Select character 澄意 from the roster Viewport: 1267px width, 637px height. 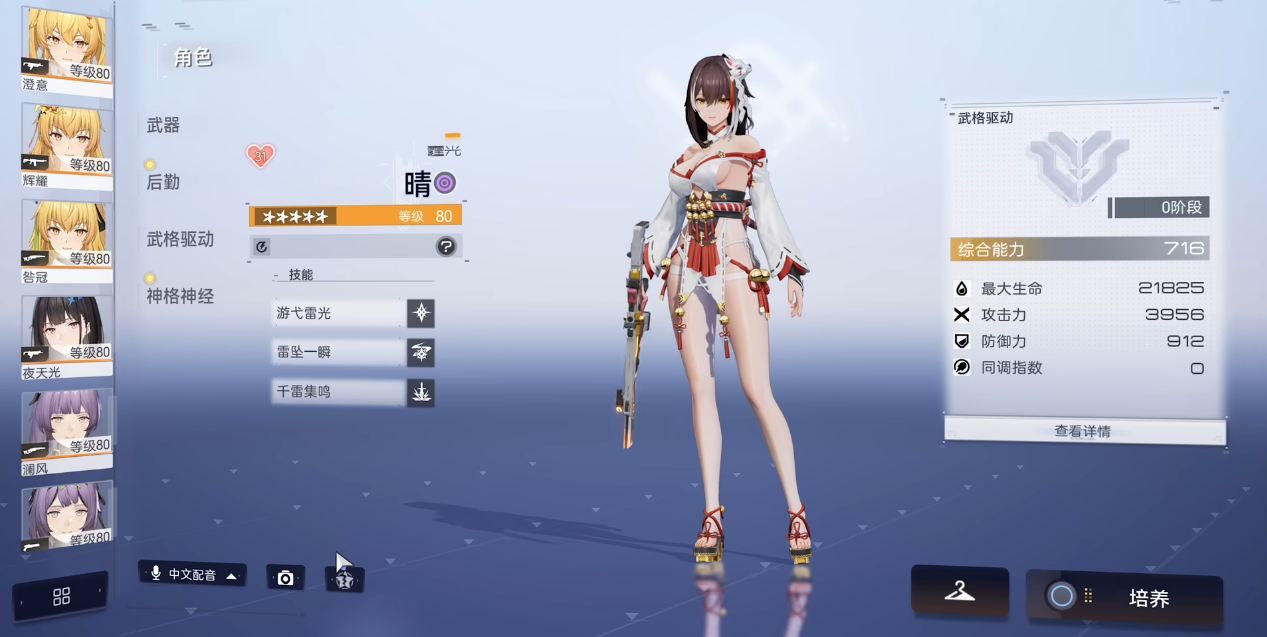click(66, 46)
